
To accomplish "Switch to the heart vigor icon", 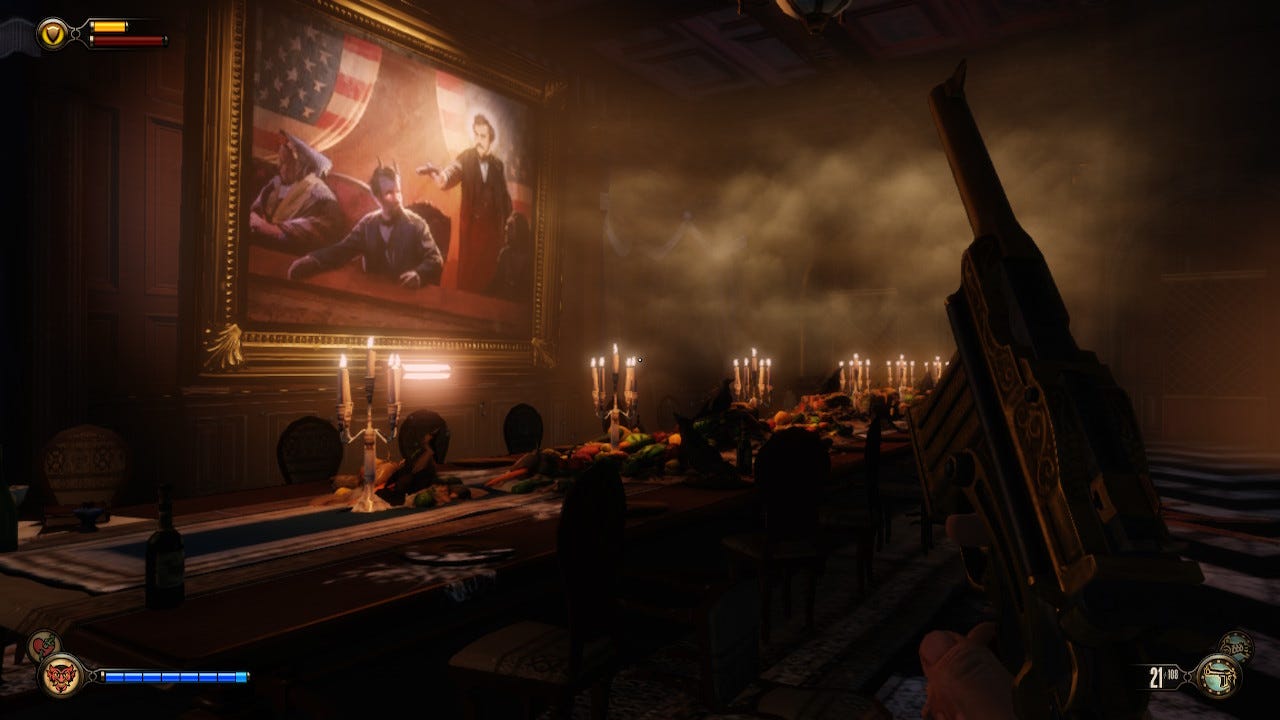I will coord(42,646).
